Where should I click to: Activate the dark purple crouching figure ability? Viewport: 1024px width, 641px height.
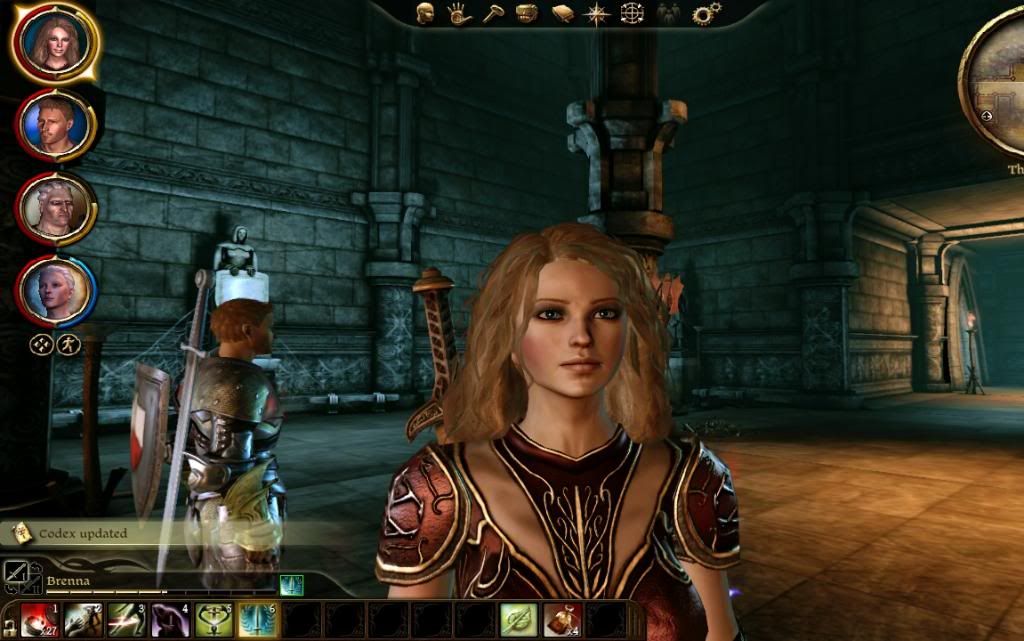(x=168, y=621)
